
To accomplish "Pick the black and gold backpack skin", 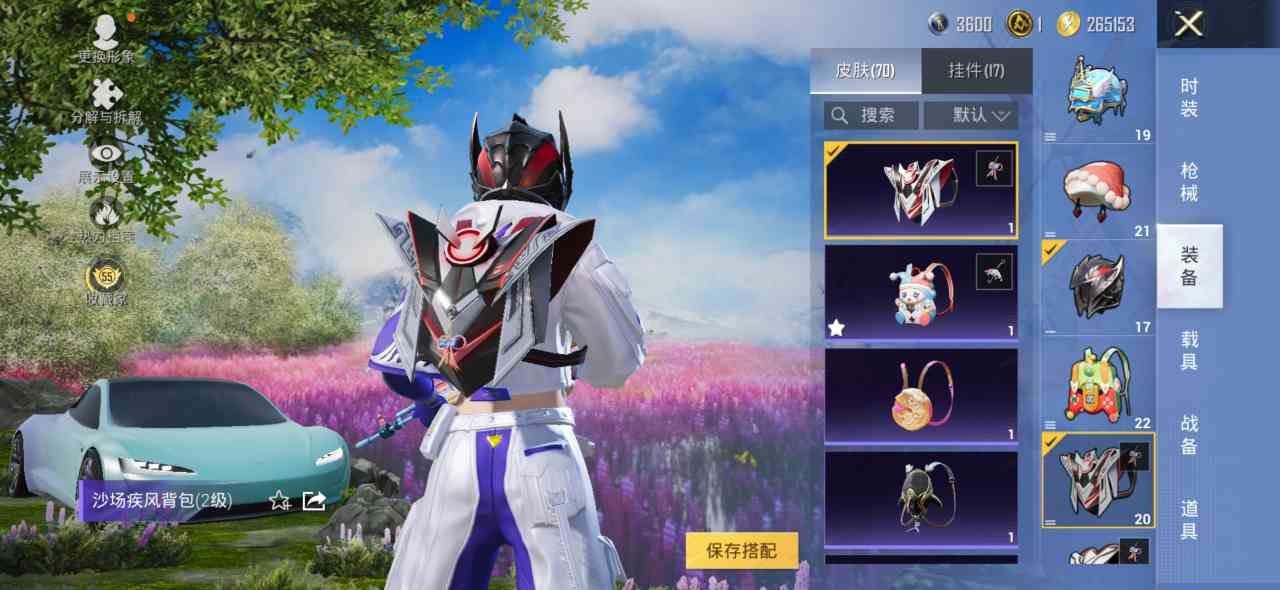I will 920,498.
